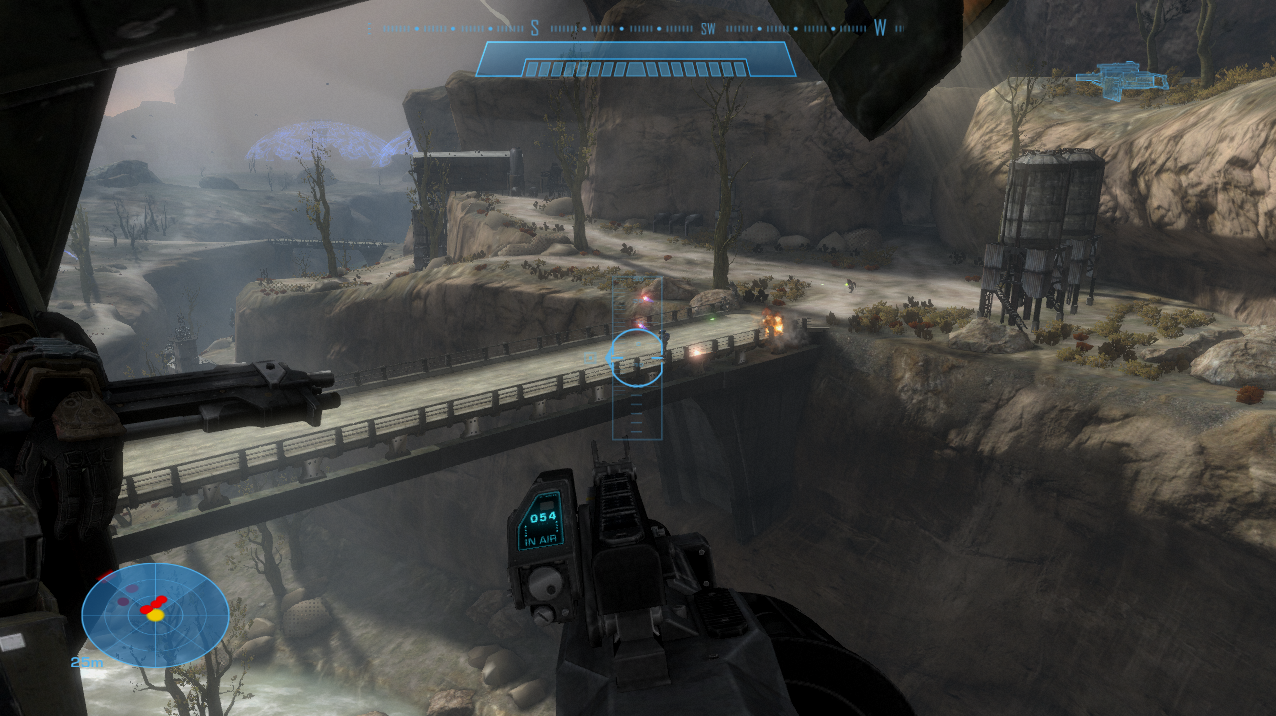Click the compass heading strip
The width and height of the screenshot is (1276, 716).
(636, 28)
